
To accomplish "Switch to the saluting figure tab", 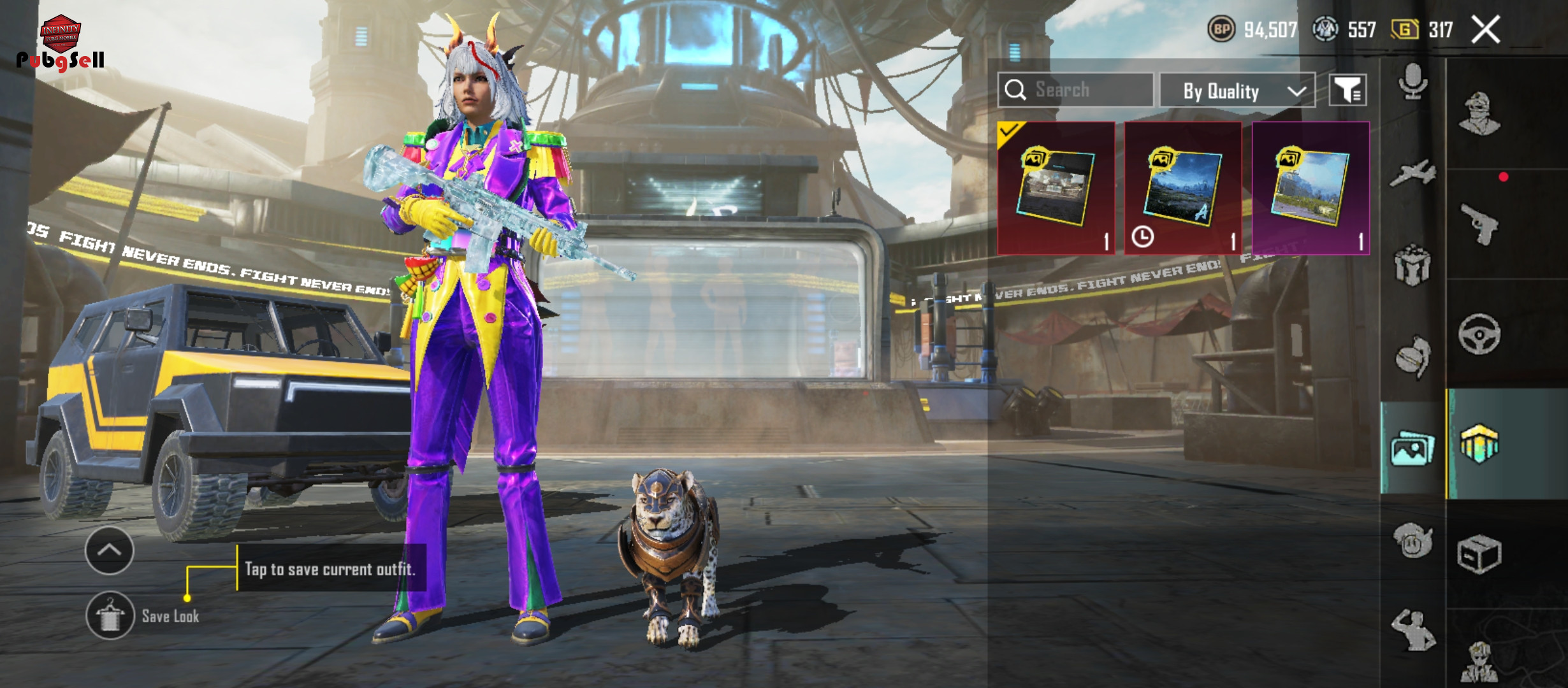I will (x=1412, y=630).
